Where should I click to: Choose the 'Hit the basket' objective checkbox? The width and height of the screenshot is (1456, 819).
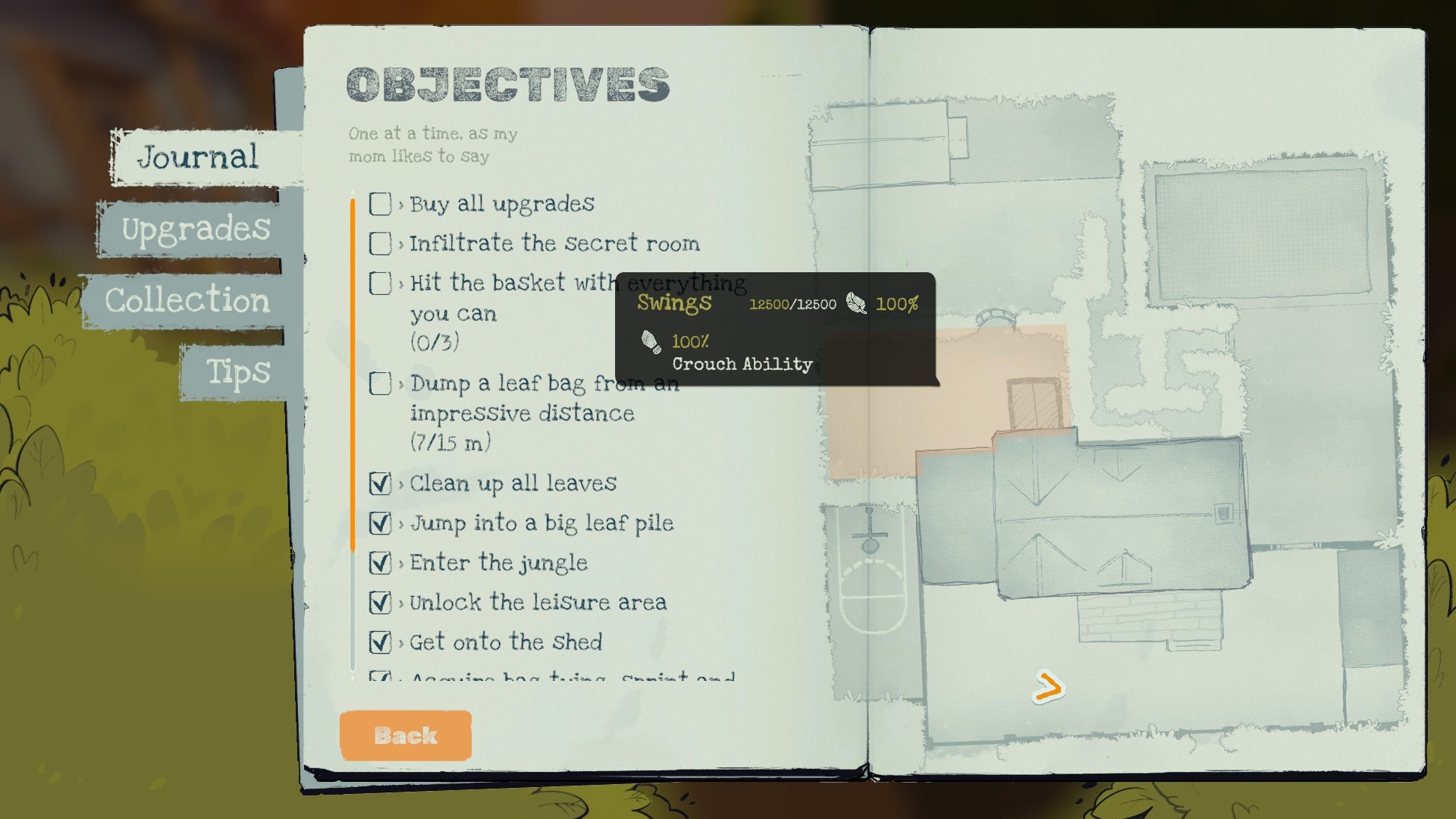[x=380, y=283]
